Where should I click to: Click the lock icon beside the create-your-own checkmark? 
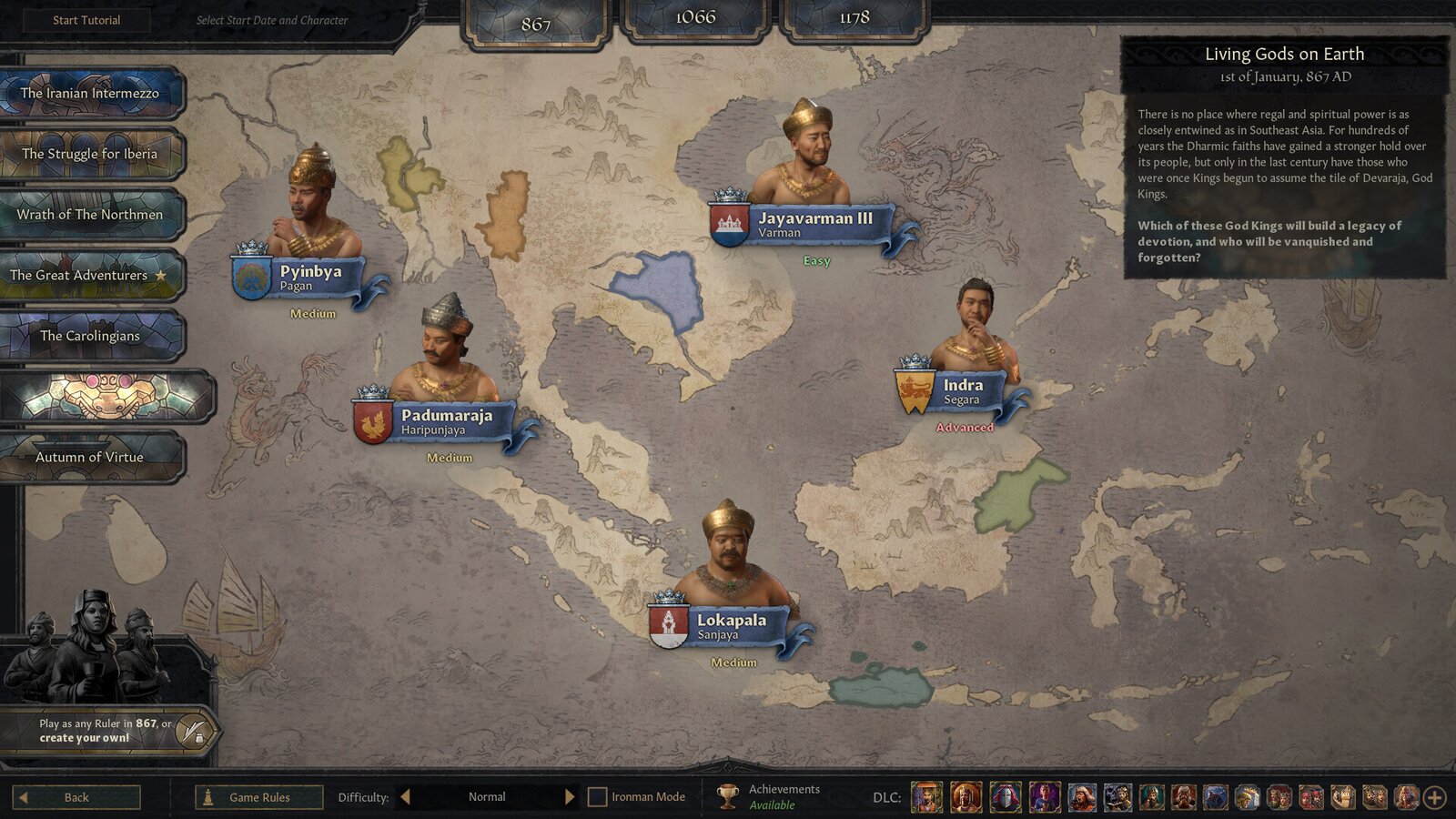[199, 739]
